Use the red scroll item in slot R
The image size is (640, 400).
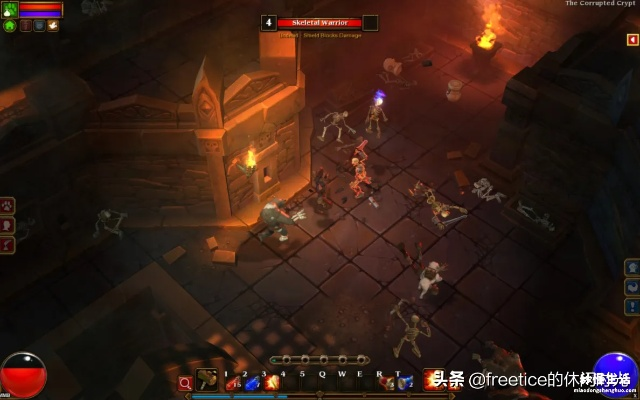click(x=386, y=382)
